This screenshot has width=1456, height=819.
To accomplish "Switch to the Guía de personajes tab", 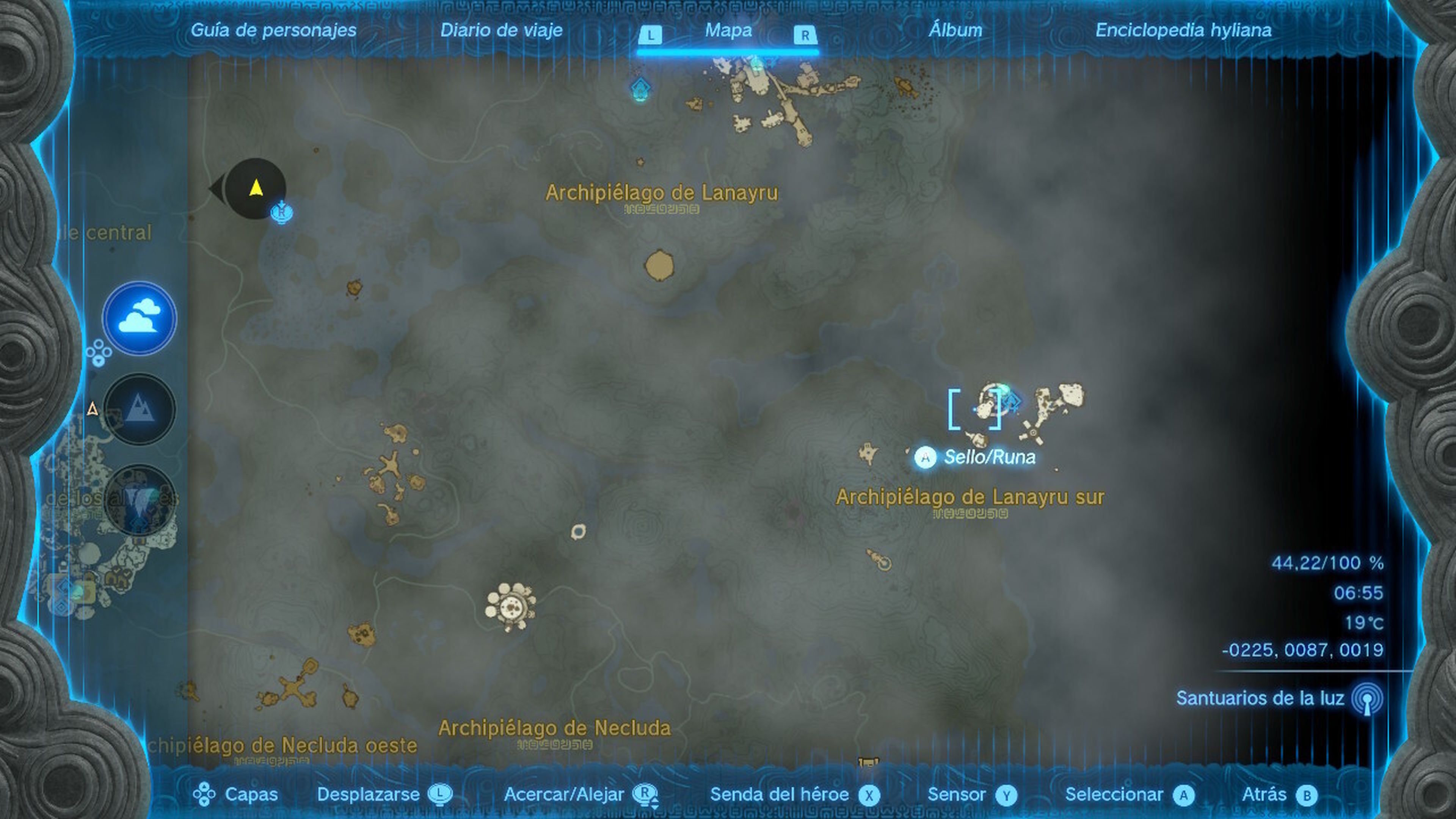I will pyautogui.click(x=273, y=30).
